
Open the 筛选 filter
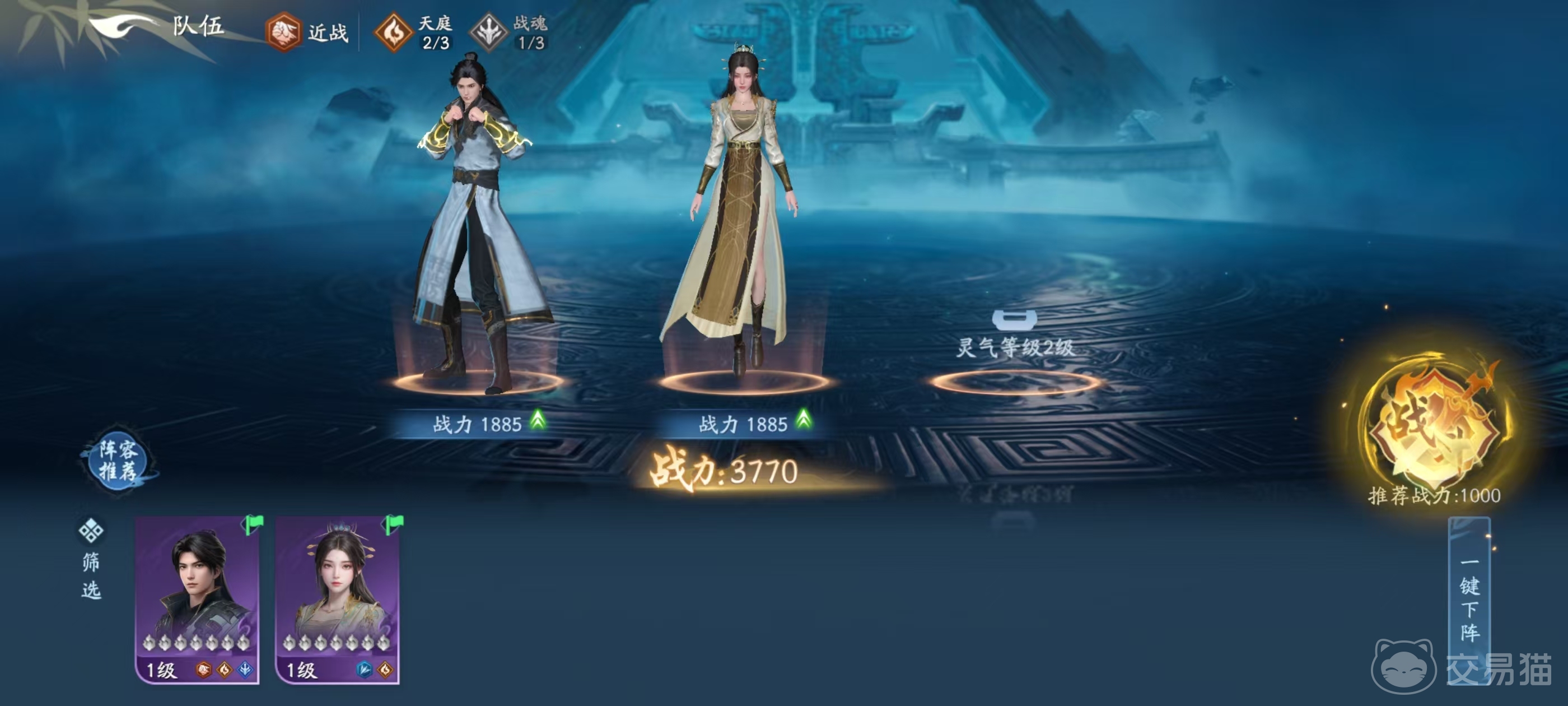tap(91, 559)
